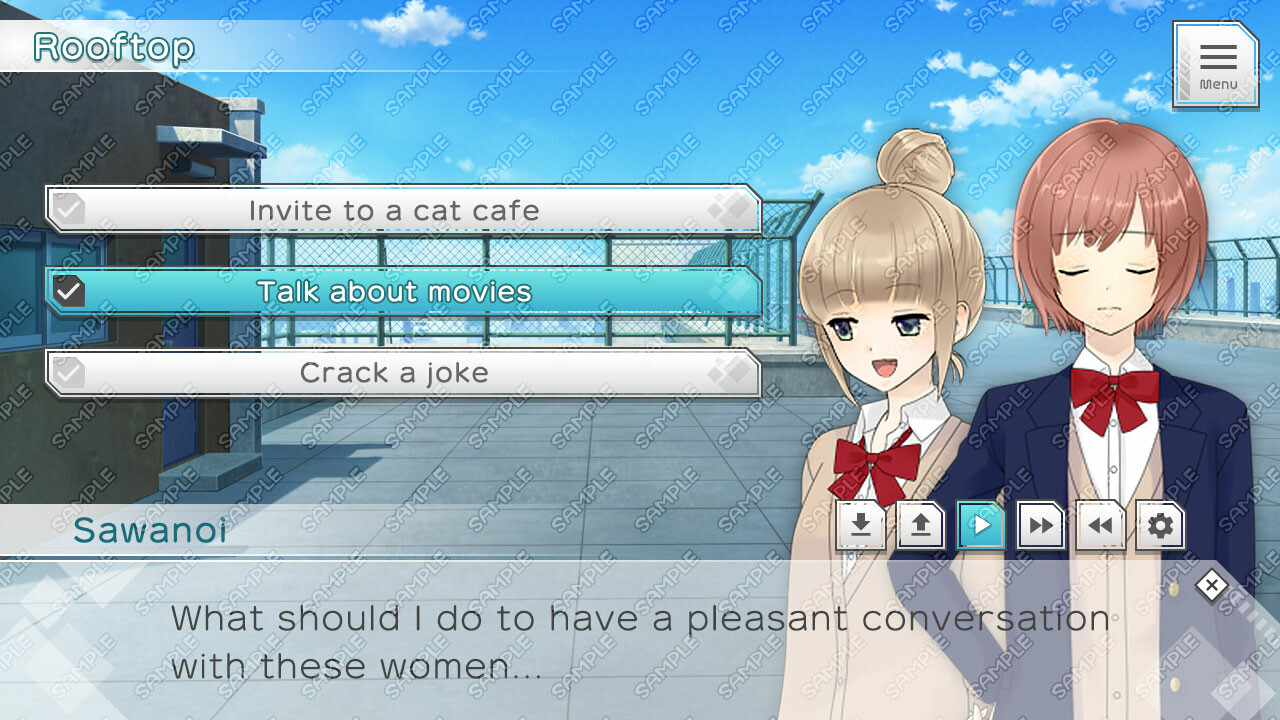
Task: Choose the 'Crack a joke' option
Action: (x=395, y=373)
